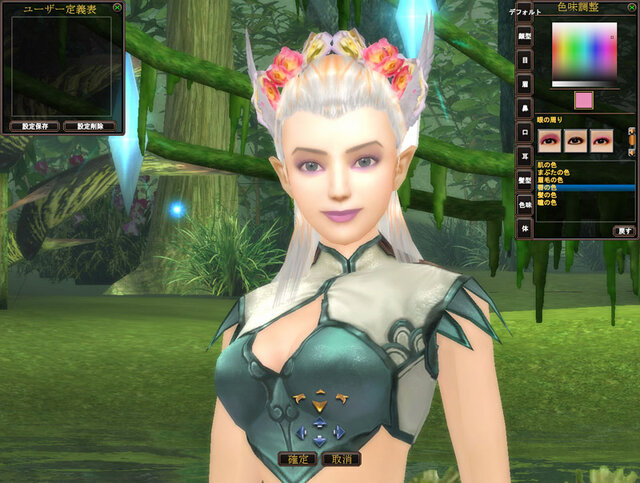Screen dimensions: 640x483
Task: Open the 髪型 tab
Action: click(524, 179)
